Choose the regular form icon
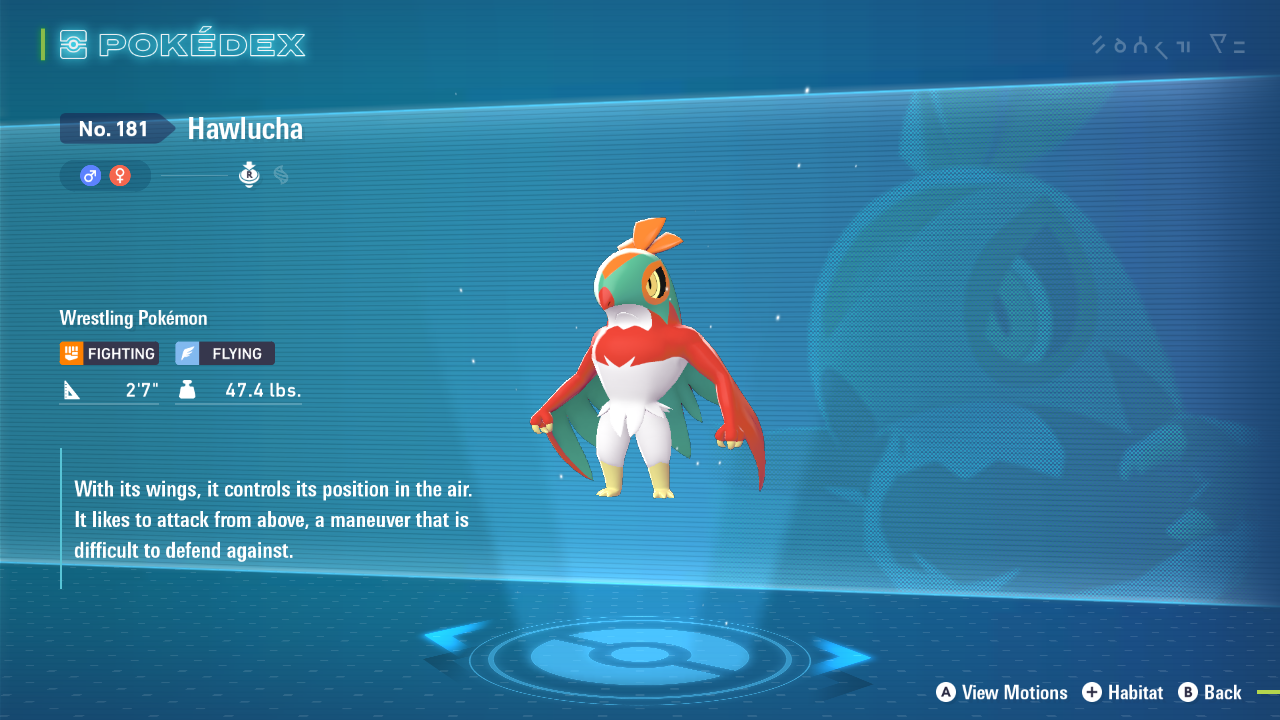The width and height of the screenshot is (1280, 720). click(x=249, y=175)
